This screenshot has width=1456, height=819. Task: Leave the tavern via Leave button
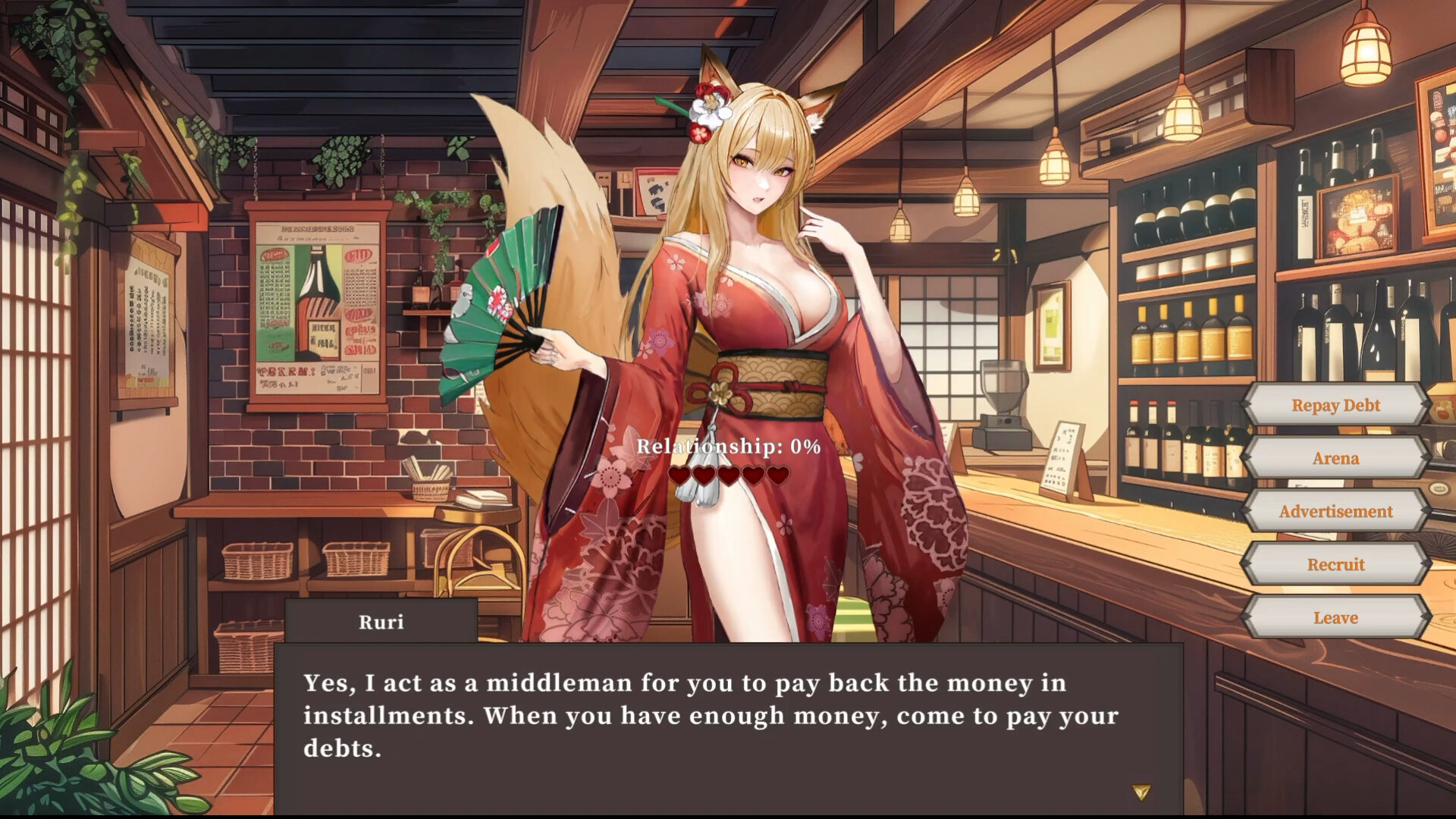tap(1335, 617)
